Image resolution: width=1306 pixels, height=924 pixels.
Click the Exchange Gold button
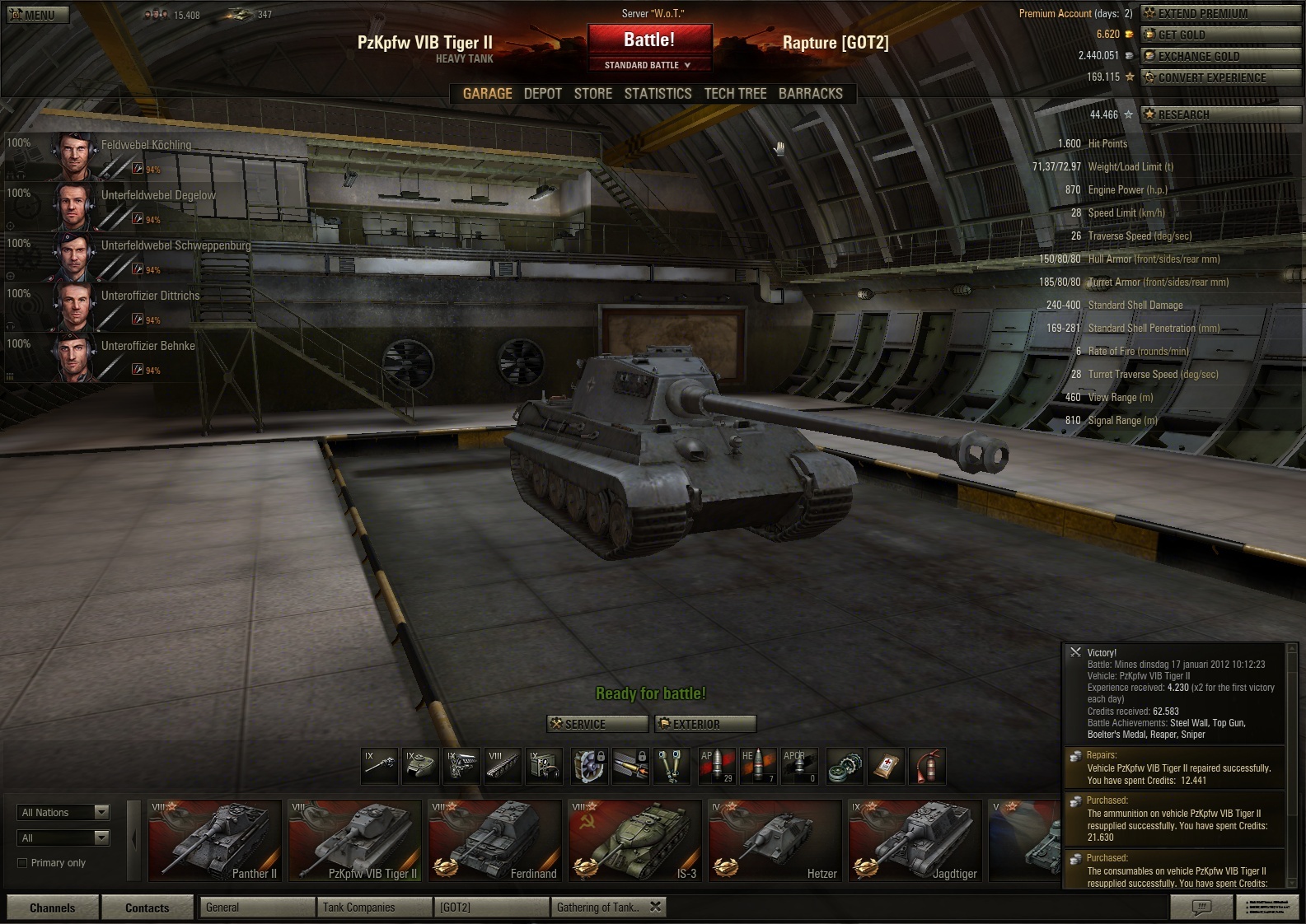pos(1219,56)
